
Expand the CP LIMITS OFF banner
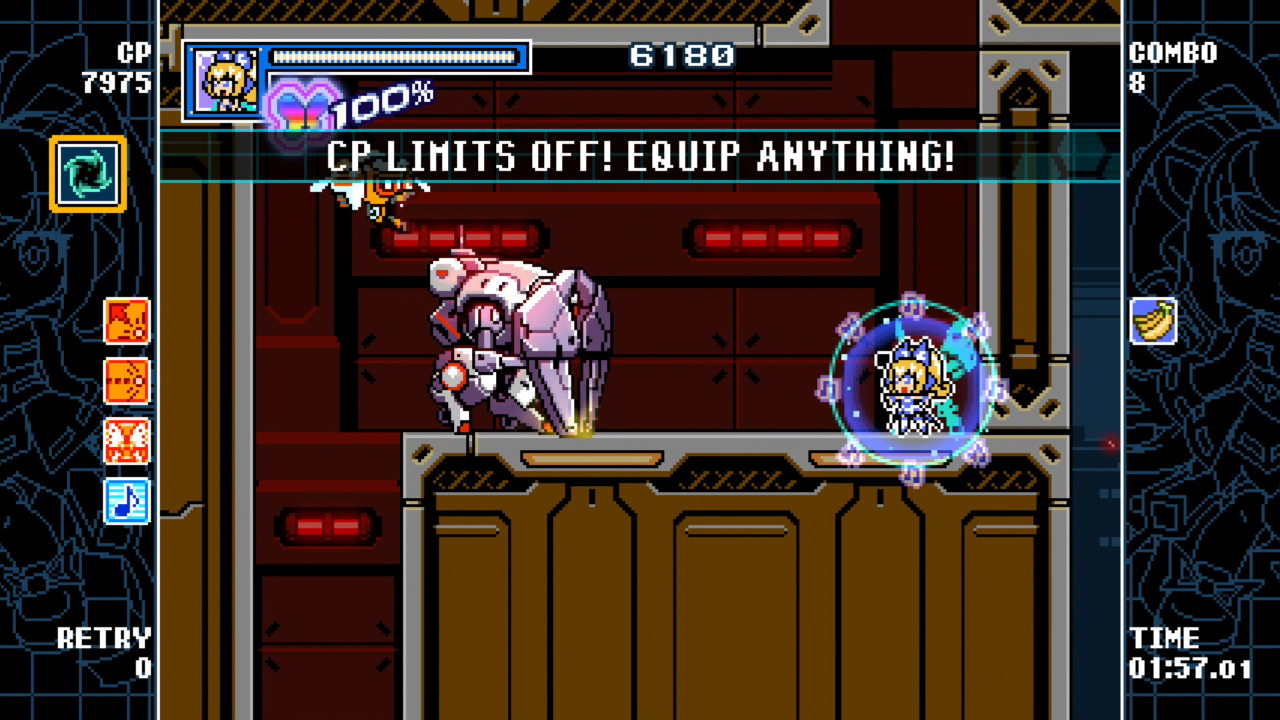pos(639,157)
